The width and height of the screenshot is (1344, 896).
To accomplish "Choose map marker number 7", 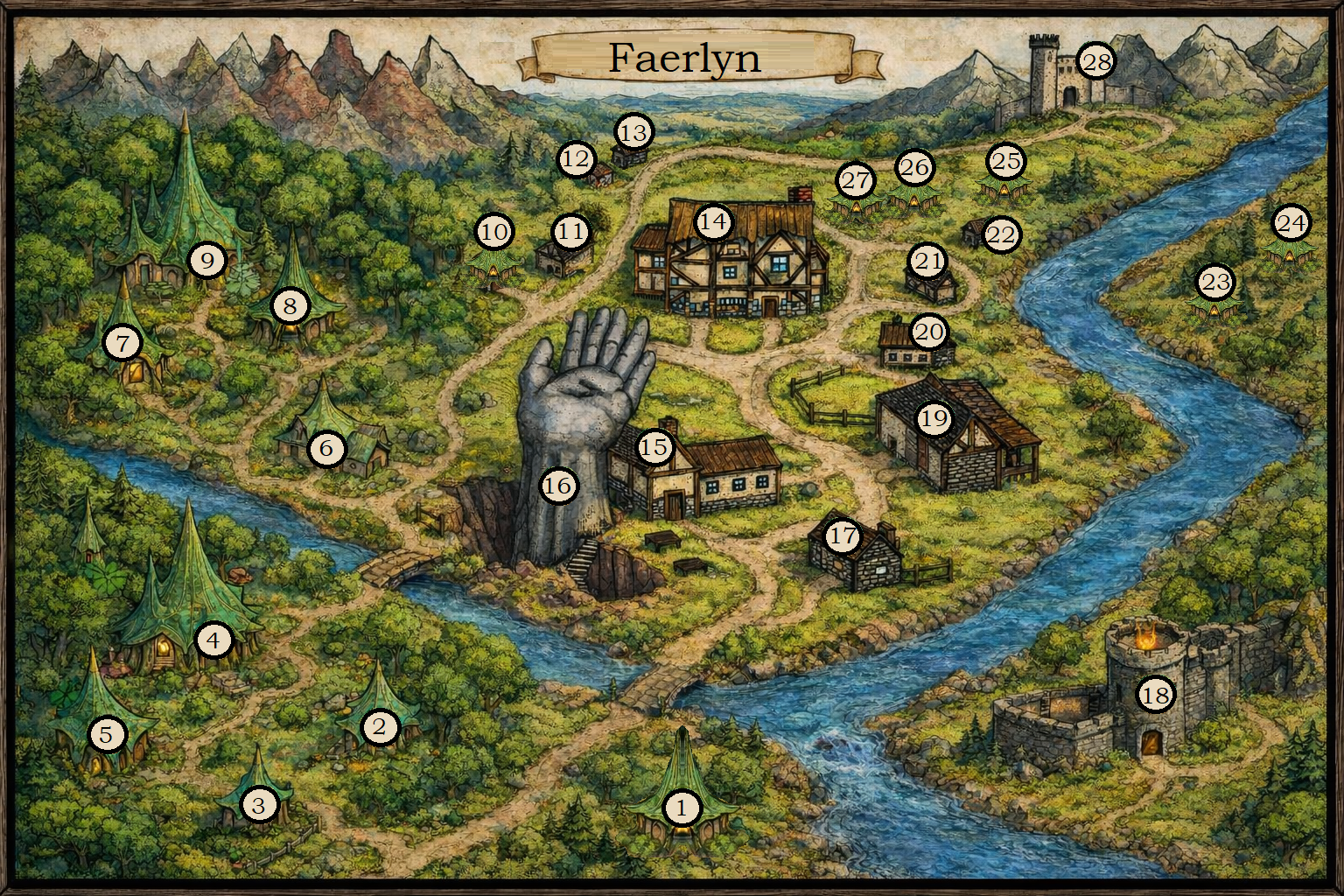I will click(x=122, y=343).
